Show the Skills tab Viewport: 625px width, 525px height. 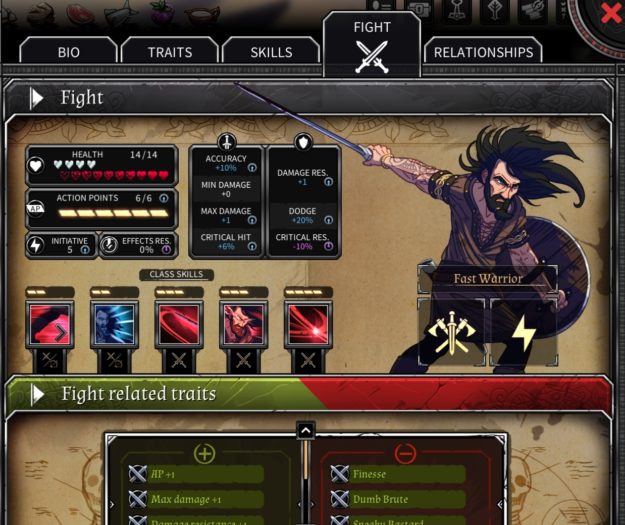tap(271, 52)
